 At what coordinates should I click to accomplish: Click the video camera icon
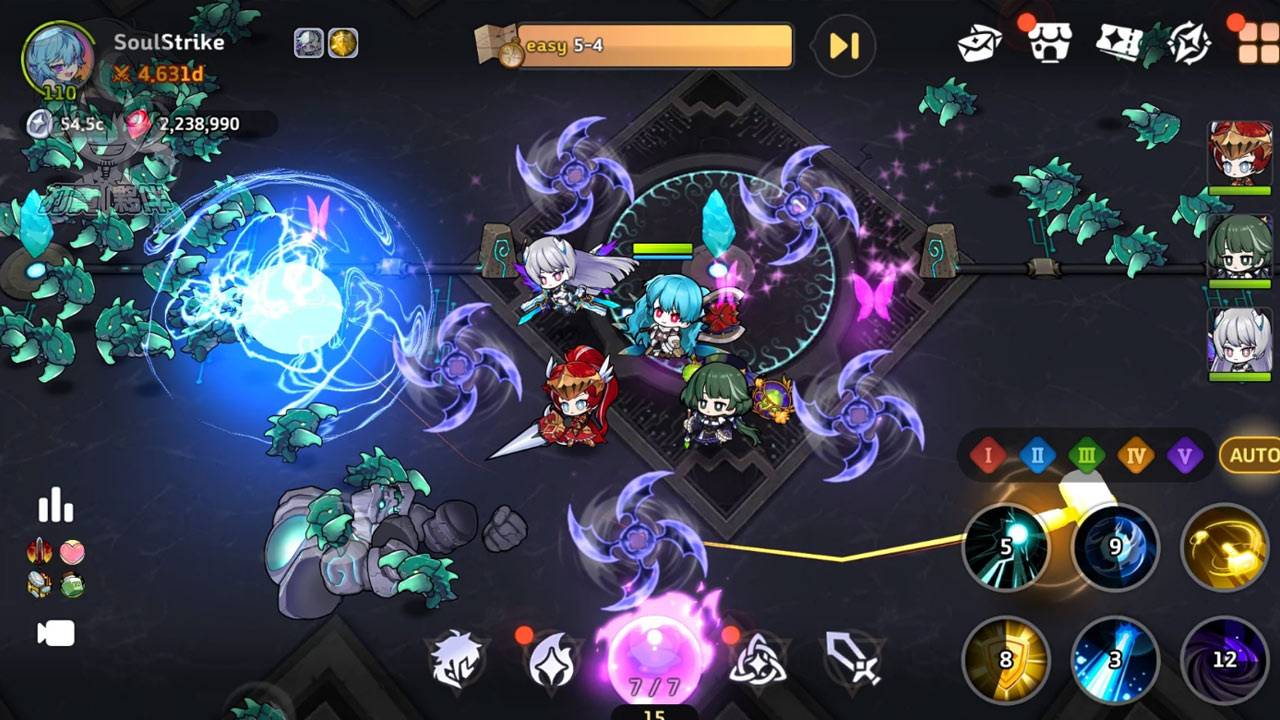56,633
